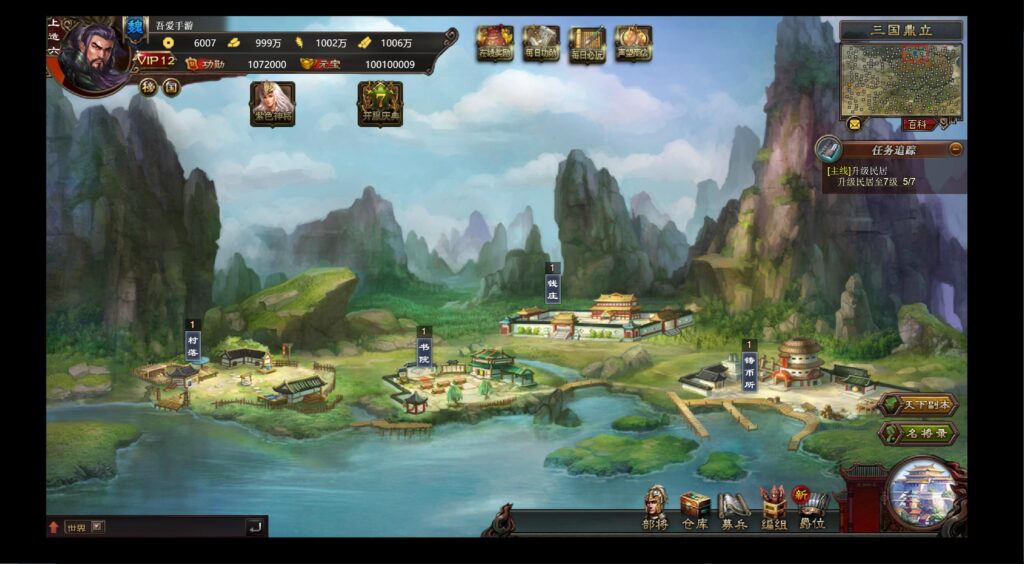This screenshot has width=1024, height=564.
Task: Open the 开服庆典 server celebration event
Action: (380, 103)
